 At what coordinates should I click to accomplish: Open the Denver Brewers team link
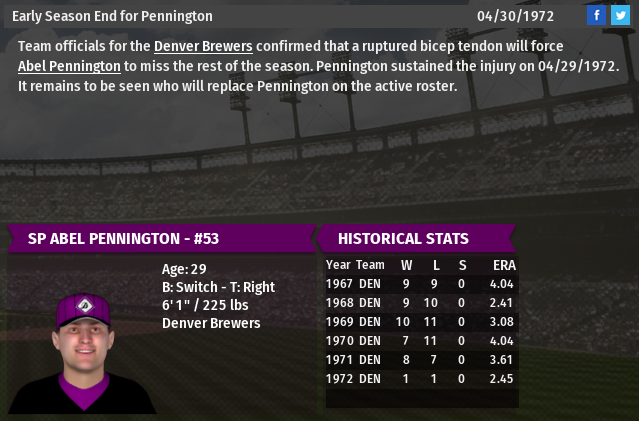pyautogui.click(x=203, y=47)
